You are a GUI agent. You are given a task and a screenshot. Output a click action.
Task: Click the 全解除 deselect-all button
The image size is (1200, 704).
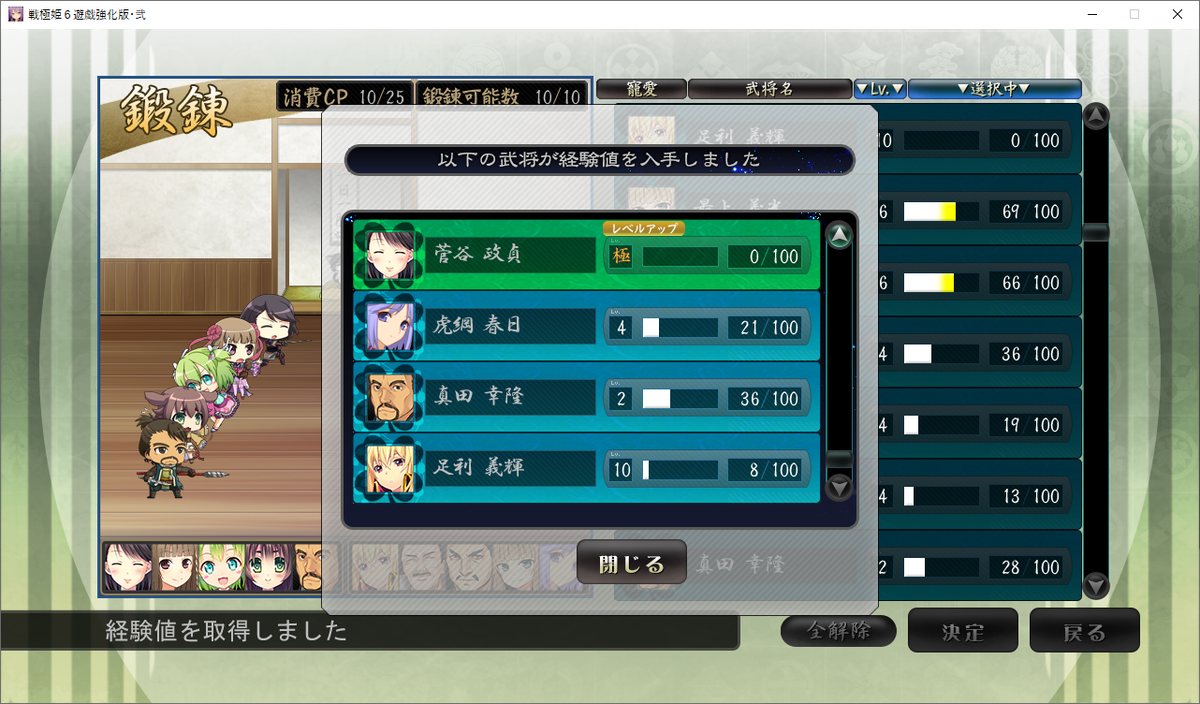838,631
